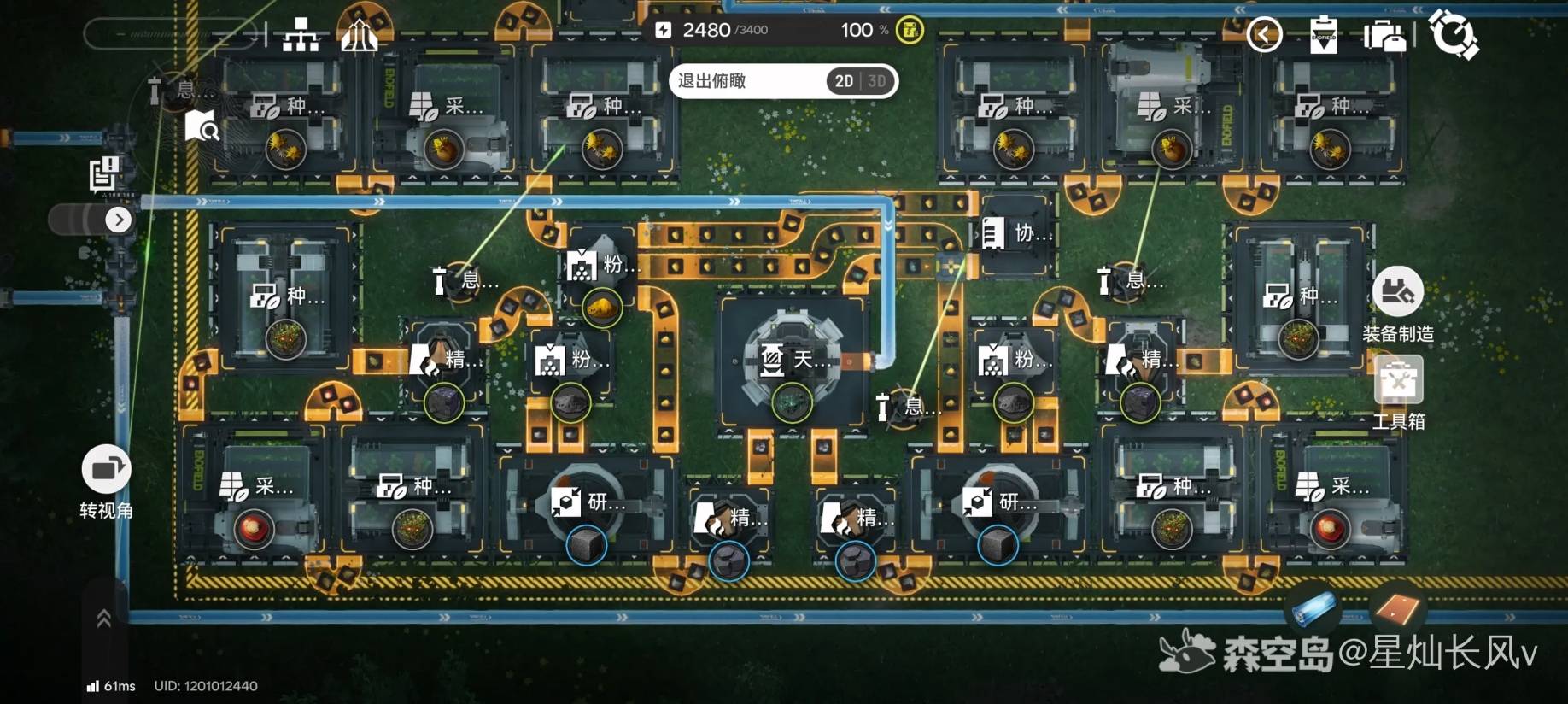The width and height of the screenshot is (1568, 704).
Task: Select the 2D view option
Action: [x=844, y=81]
